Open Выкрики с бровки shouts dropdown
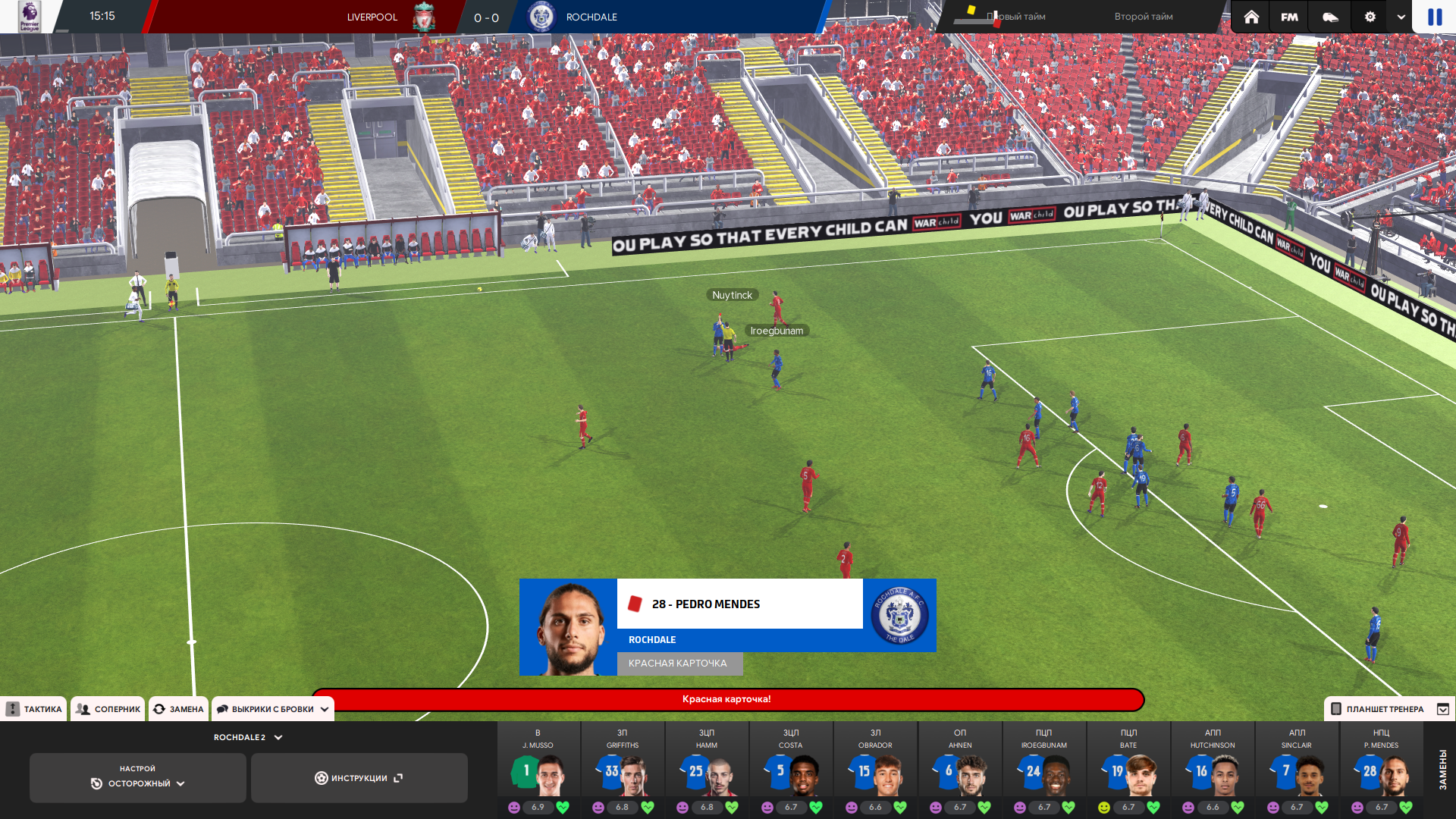Image resolution: width=1456 pixels, height=819 pixels. (x=272, y=709)
